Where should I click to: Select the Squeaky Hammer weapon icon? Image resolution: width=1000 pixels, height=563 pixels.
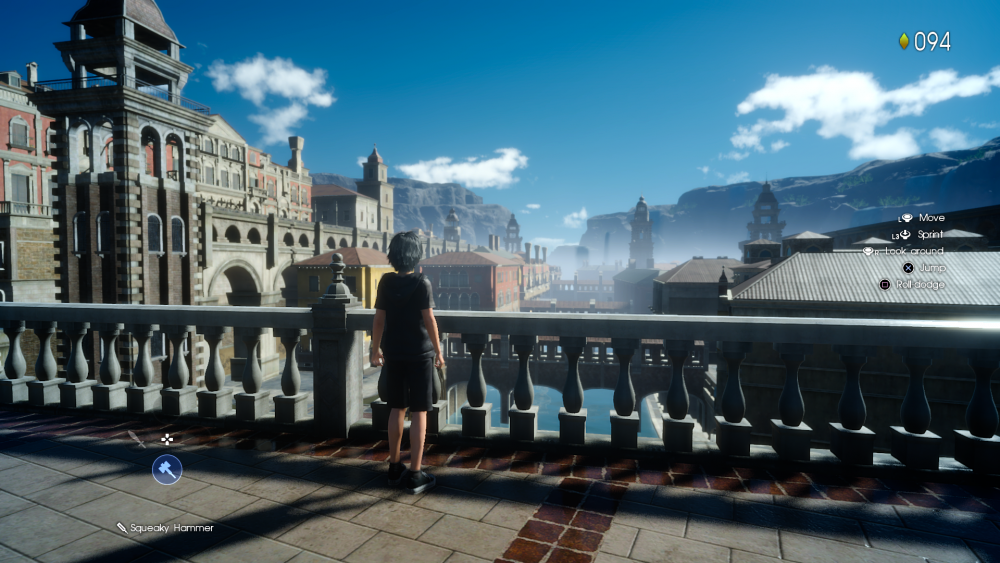166,469
